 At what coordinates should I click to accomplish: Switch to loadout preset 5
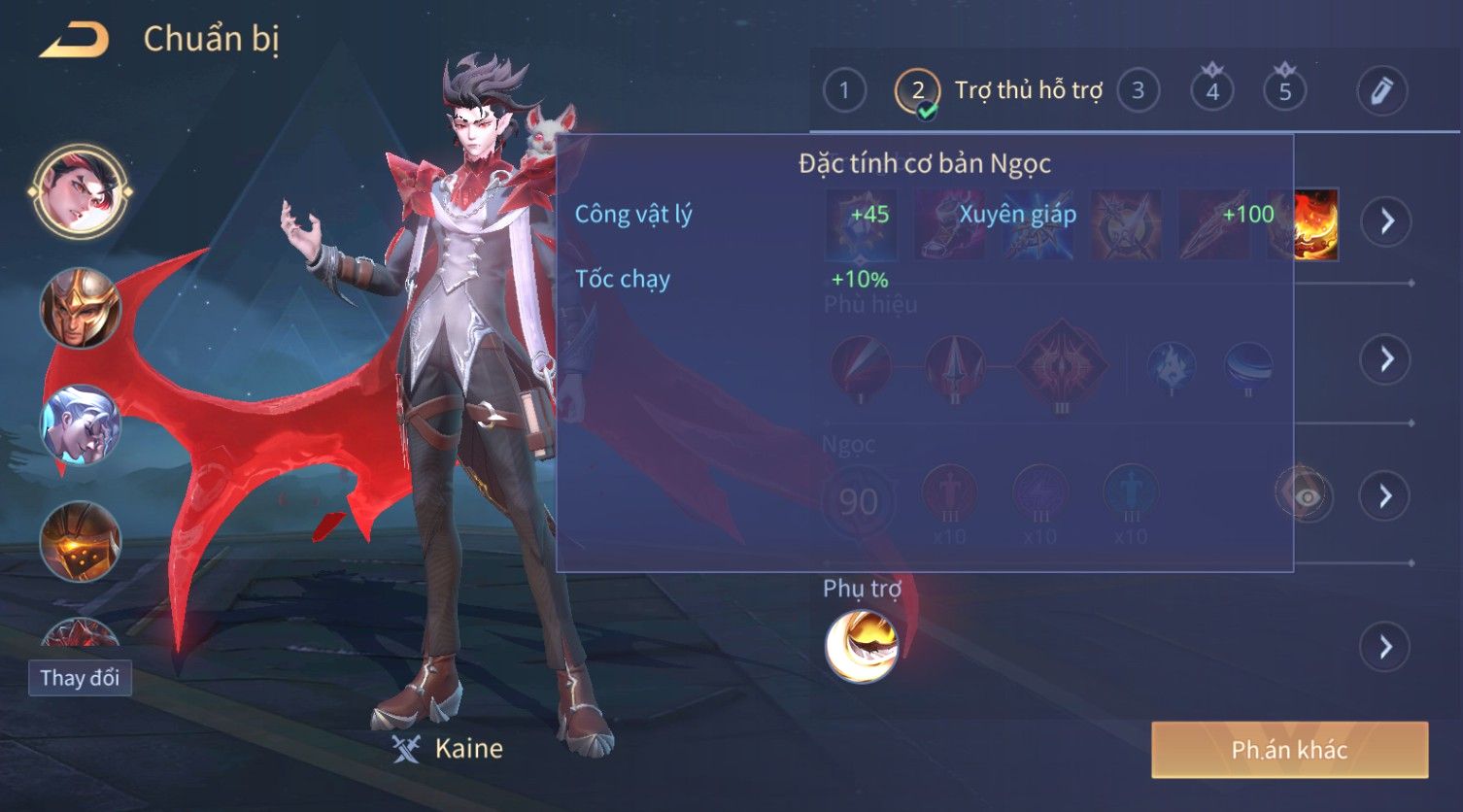point(1284,91)
